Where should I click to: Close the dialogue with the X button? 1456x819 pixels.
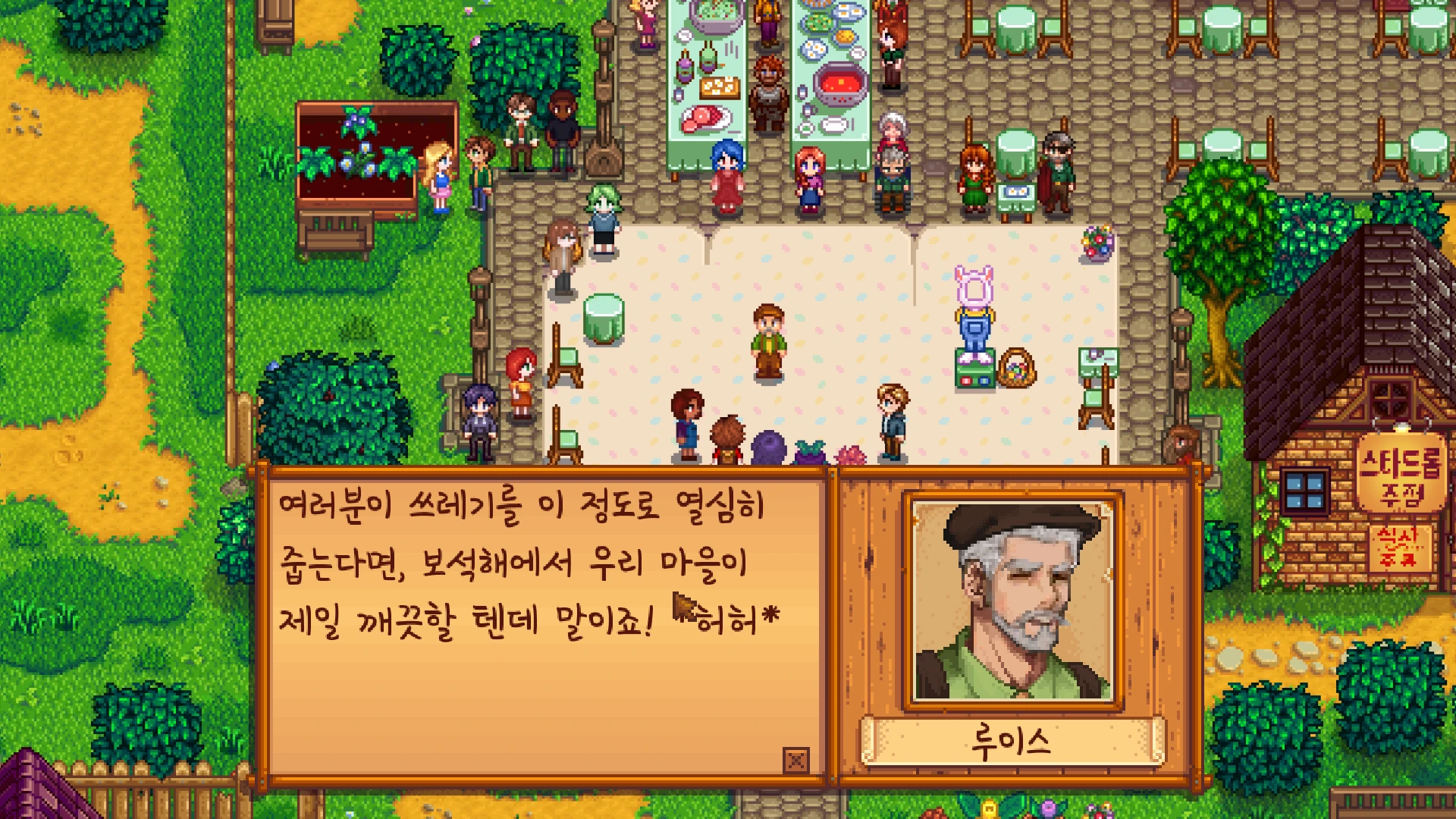(x=795, y=759)
